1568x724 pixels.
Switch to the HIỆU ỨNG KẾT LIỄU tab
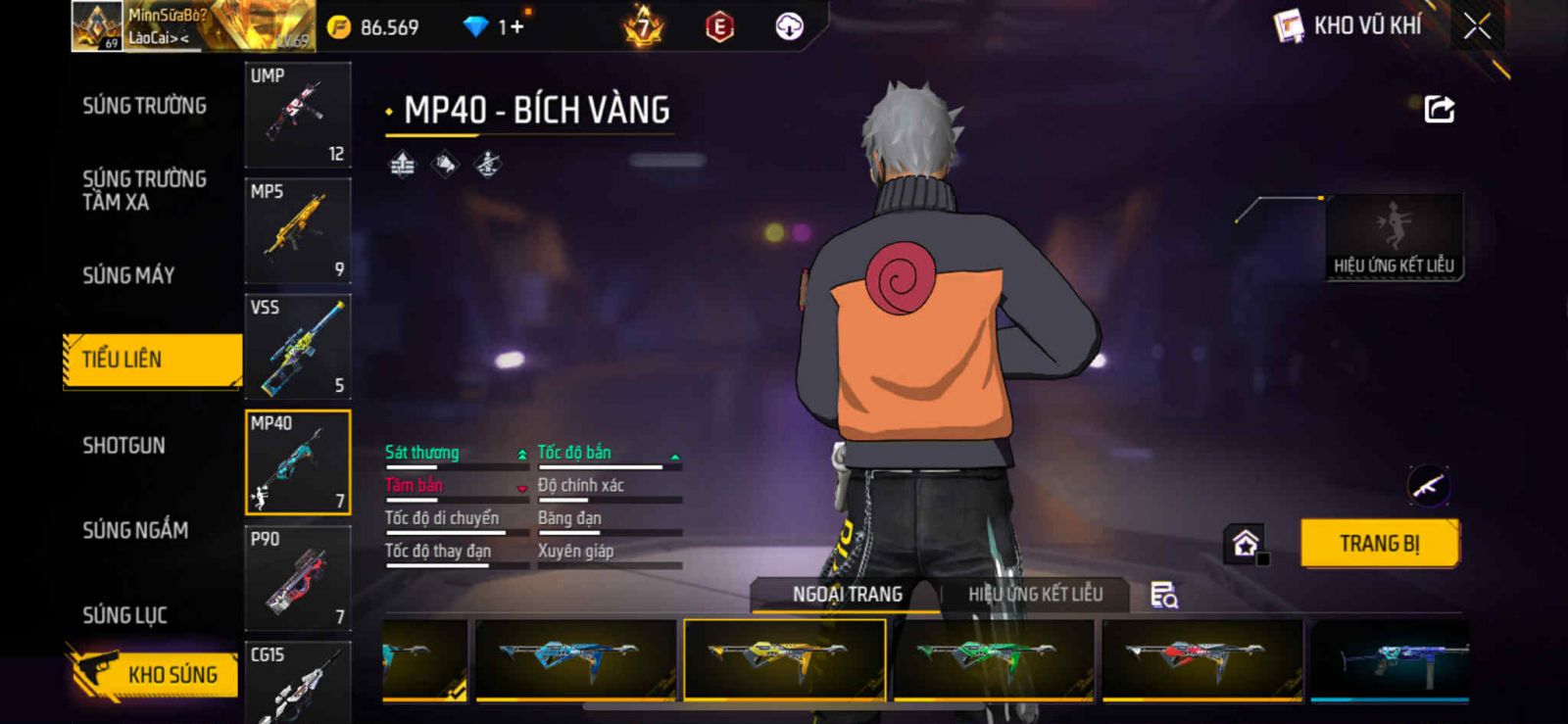click(1035, 595)
